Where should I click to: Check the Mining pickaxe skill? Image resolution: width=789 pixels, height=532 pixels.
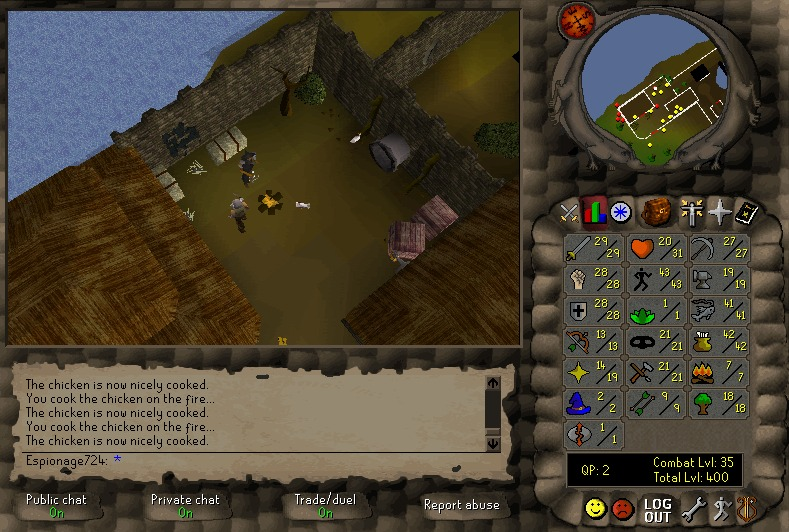coord(716,249)
